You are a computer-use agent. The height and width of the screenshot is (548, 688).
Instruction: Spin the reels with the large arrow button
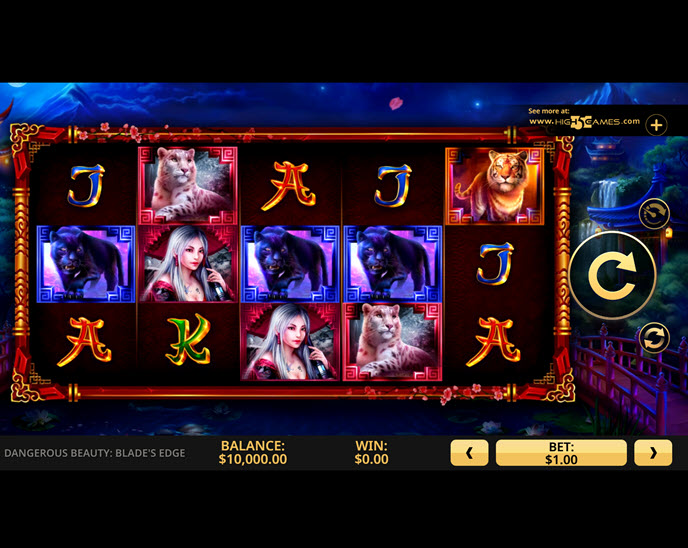(x=612, y=275)
